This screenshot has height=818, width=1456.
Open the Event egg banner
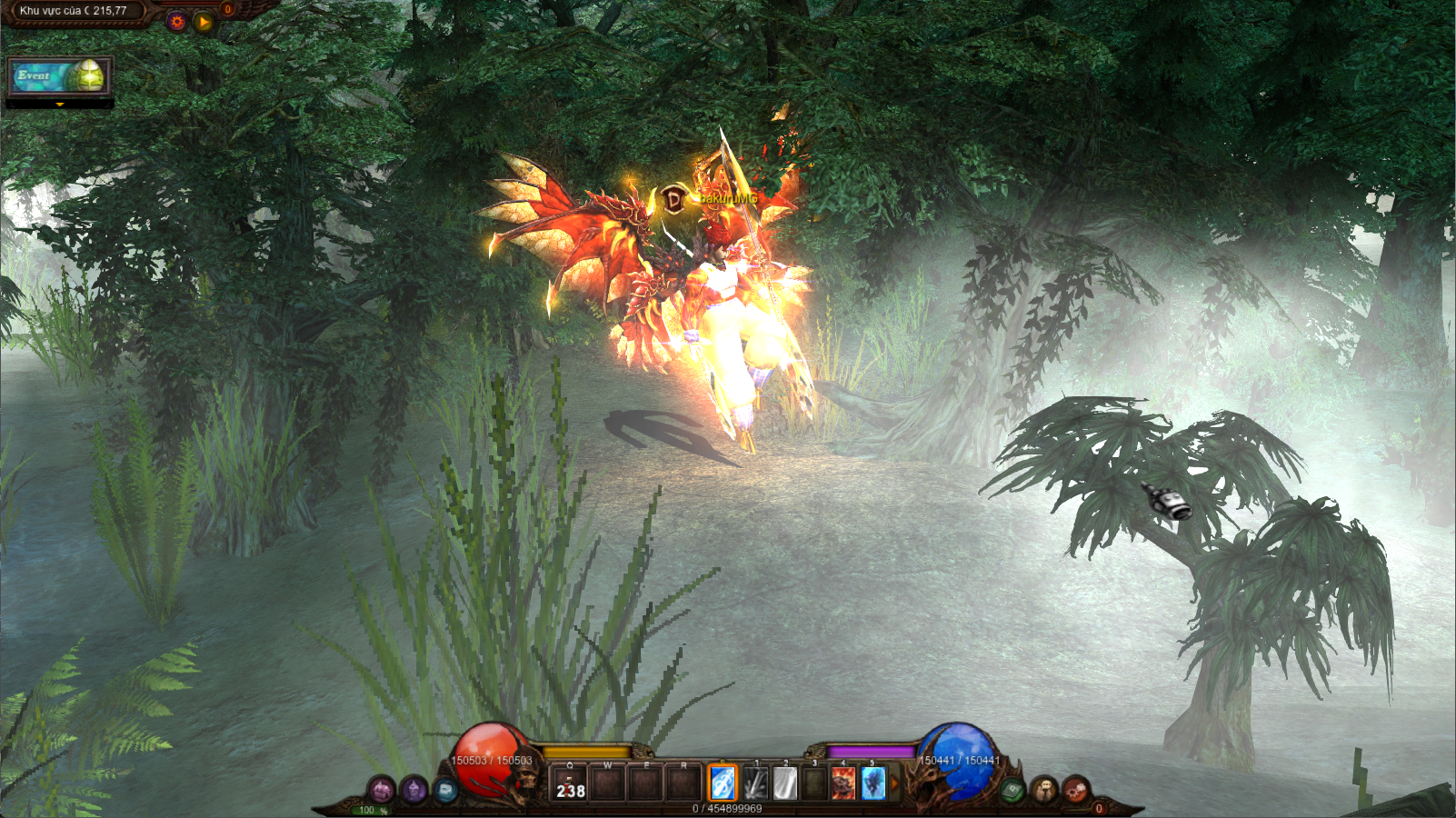tap(59, 76)
